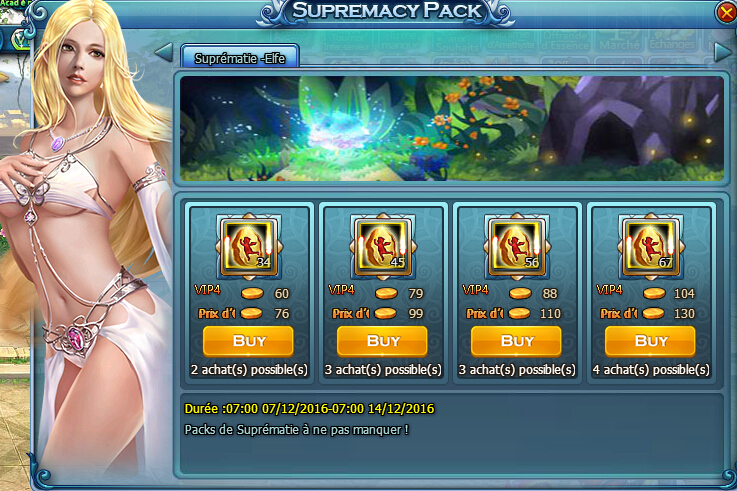Buy the pack priced at 110 gold

tap(516, 341)
